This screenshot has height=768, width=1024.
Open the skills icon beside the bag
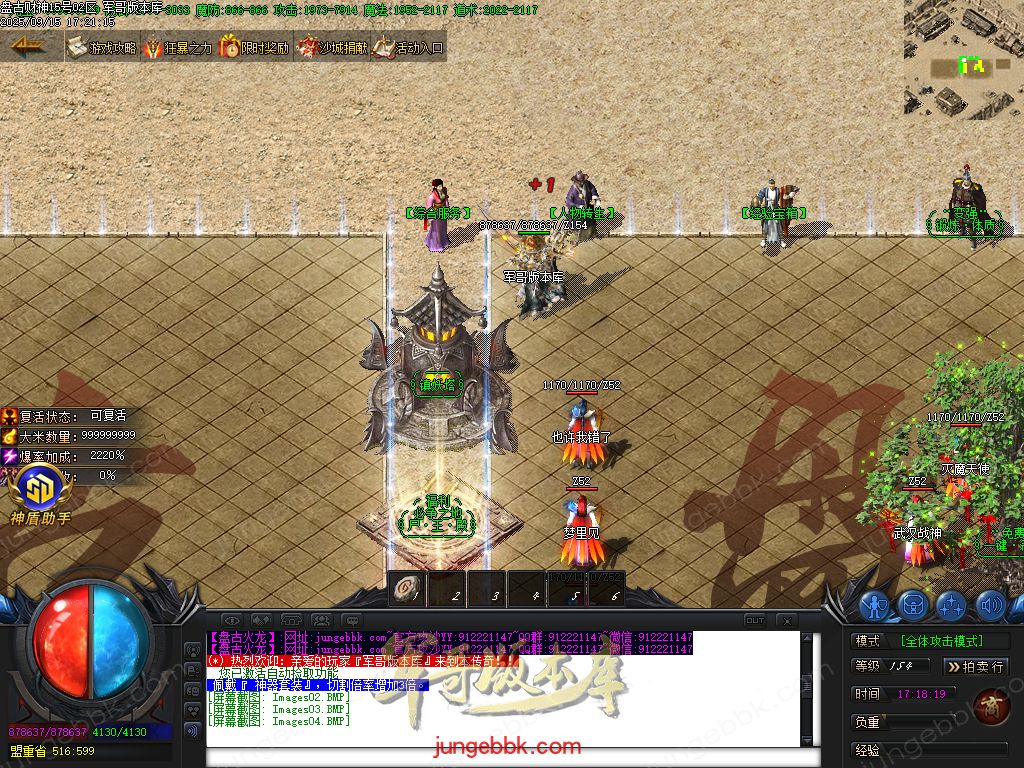coord(951,605)
